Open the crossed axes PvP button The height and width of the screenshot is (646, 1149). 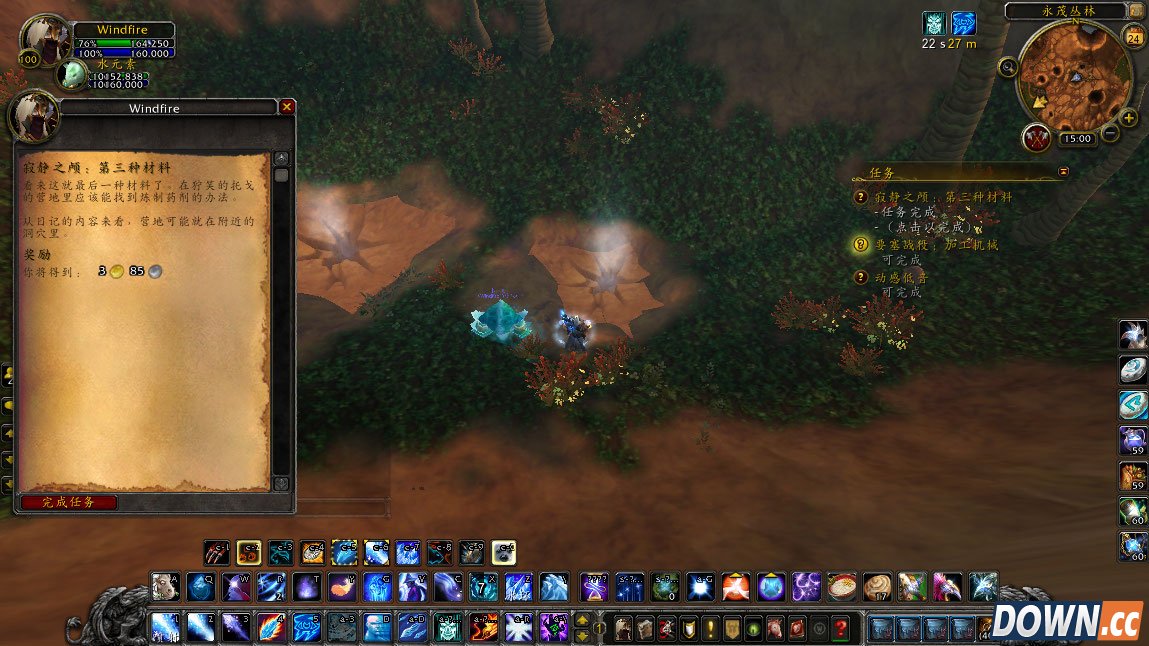point(1036,138)
